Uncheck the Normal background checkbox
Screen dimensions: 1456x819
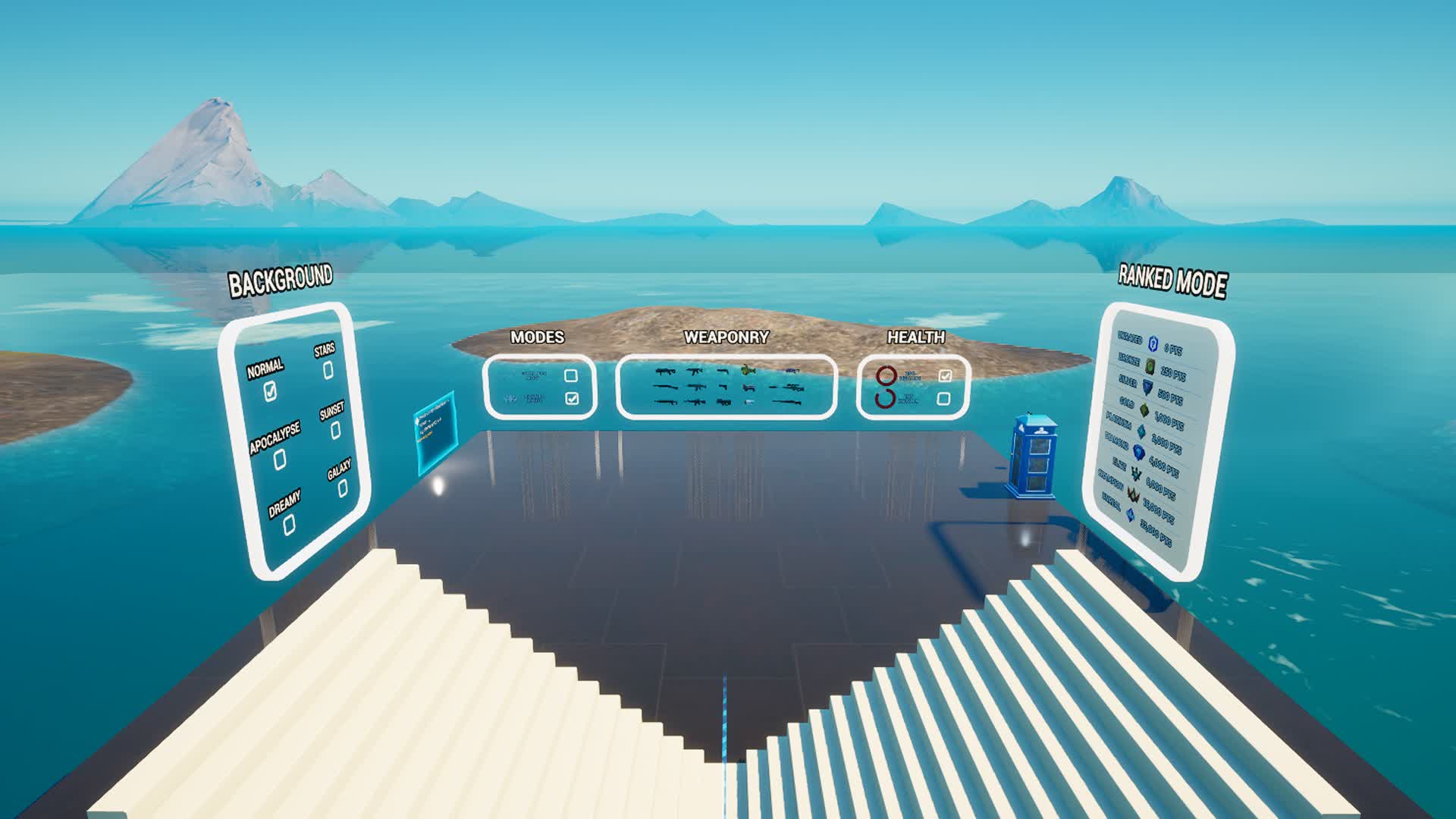(271, 390)
